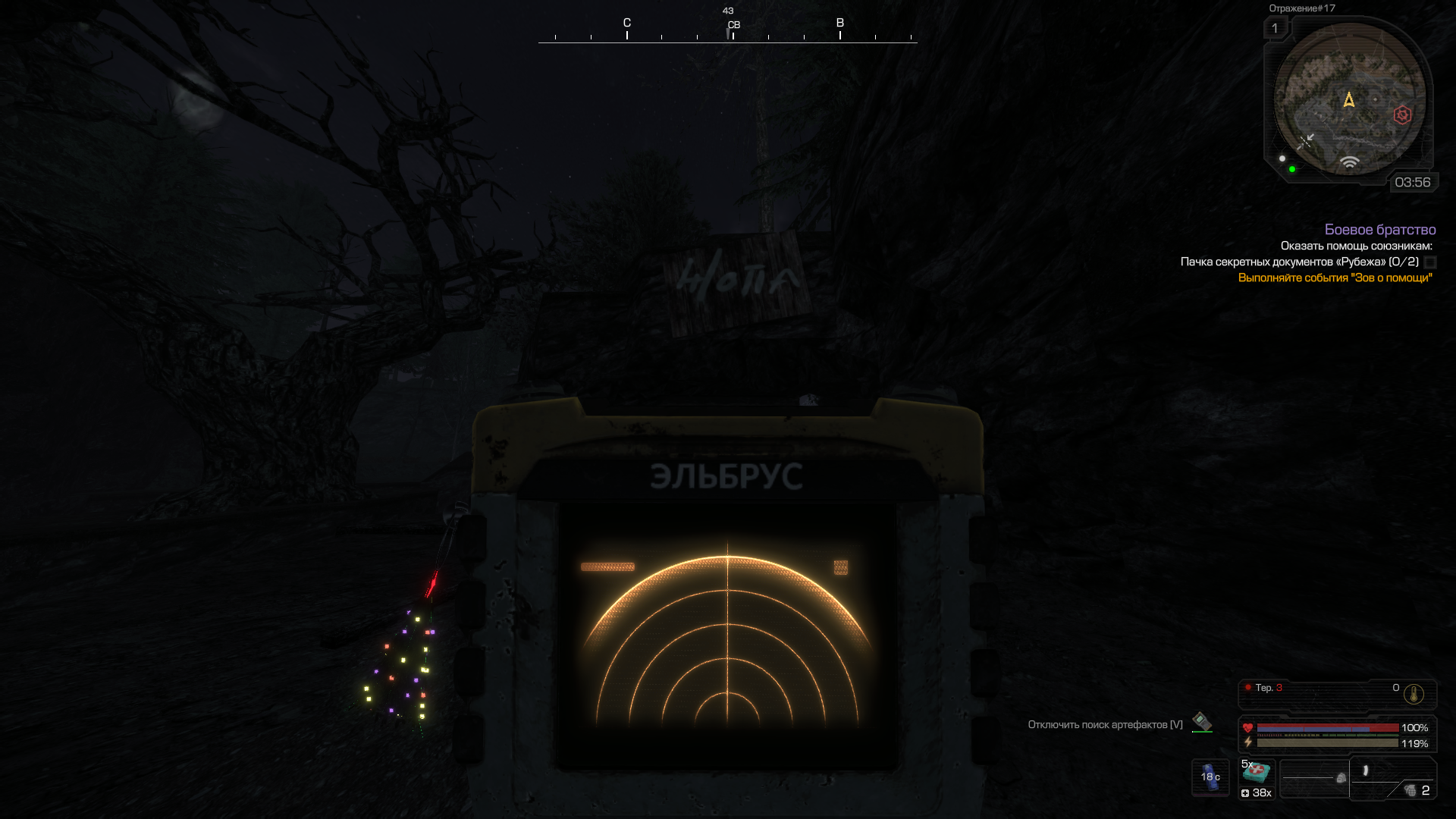Image resolution: width=1456 pixels, height=819 pixels.
Task: Click the Wi-Fi signal icon under the minimap
Action: click(1349, 162)
